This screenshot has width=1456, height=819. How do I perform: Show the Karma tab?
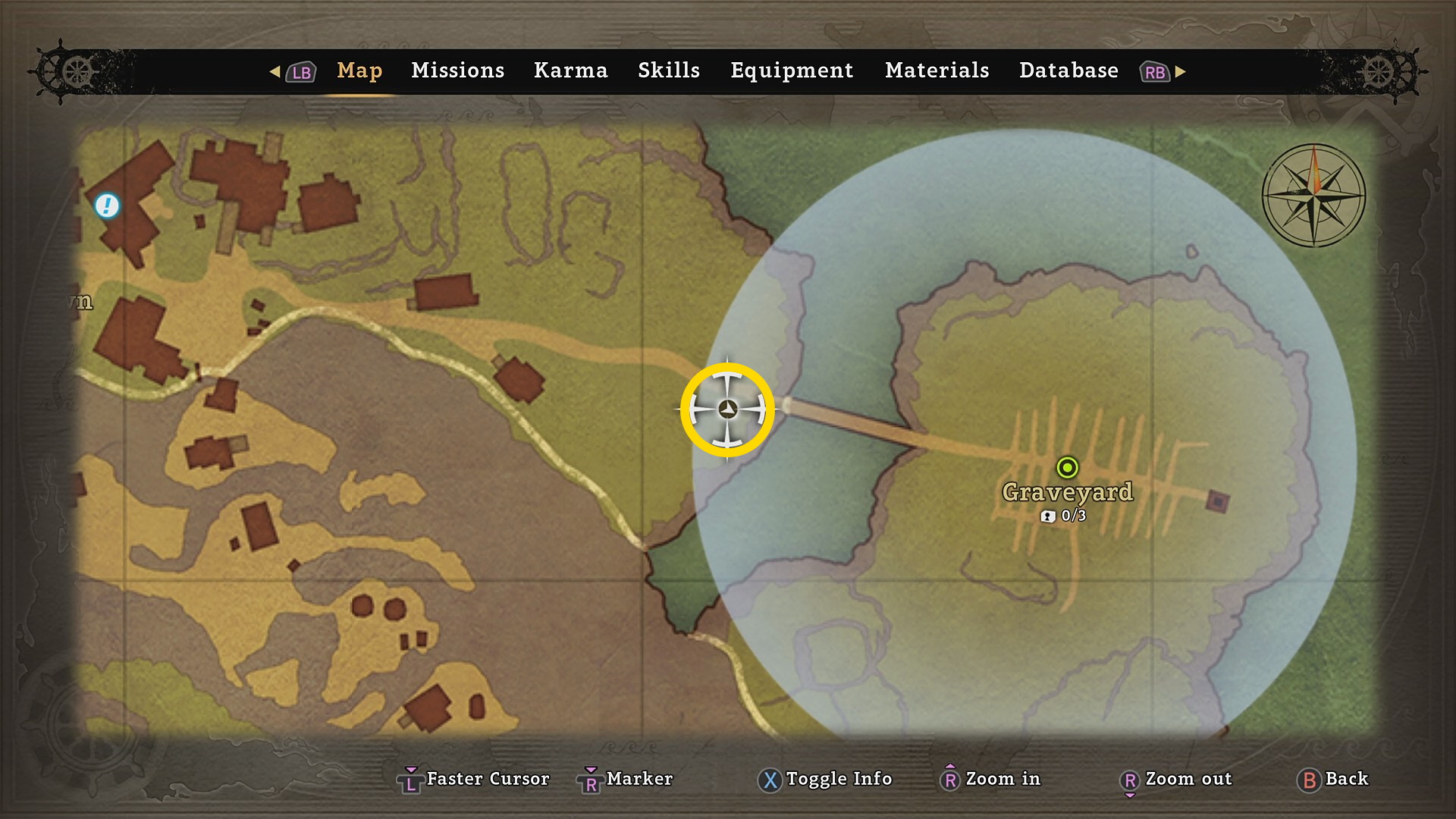[570, 71]
